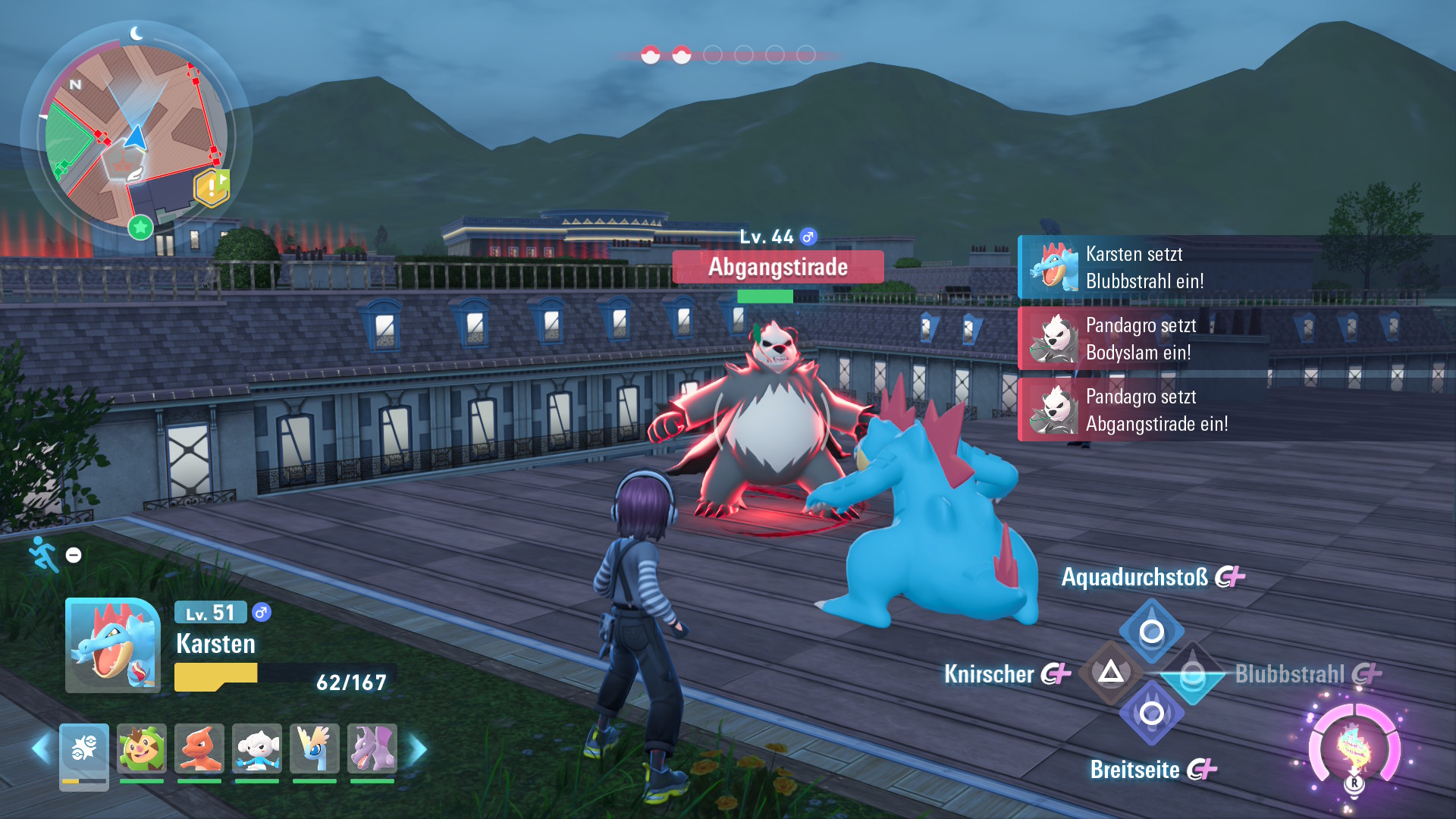Pick Aerodactyl from the party bar

pos(372,748)
